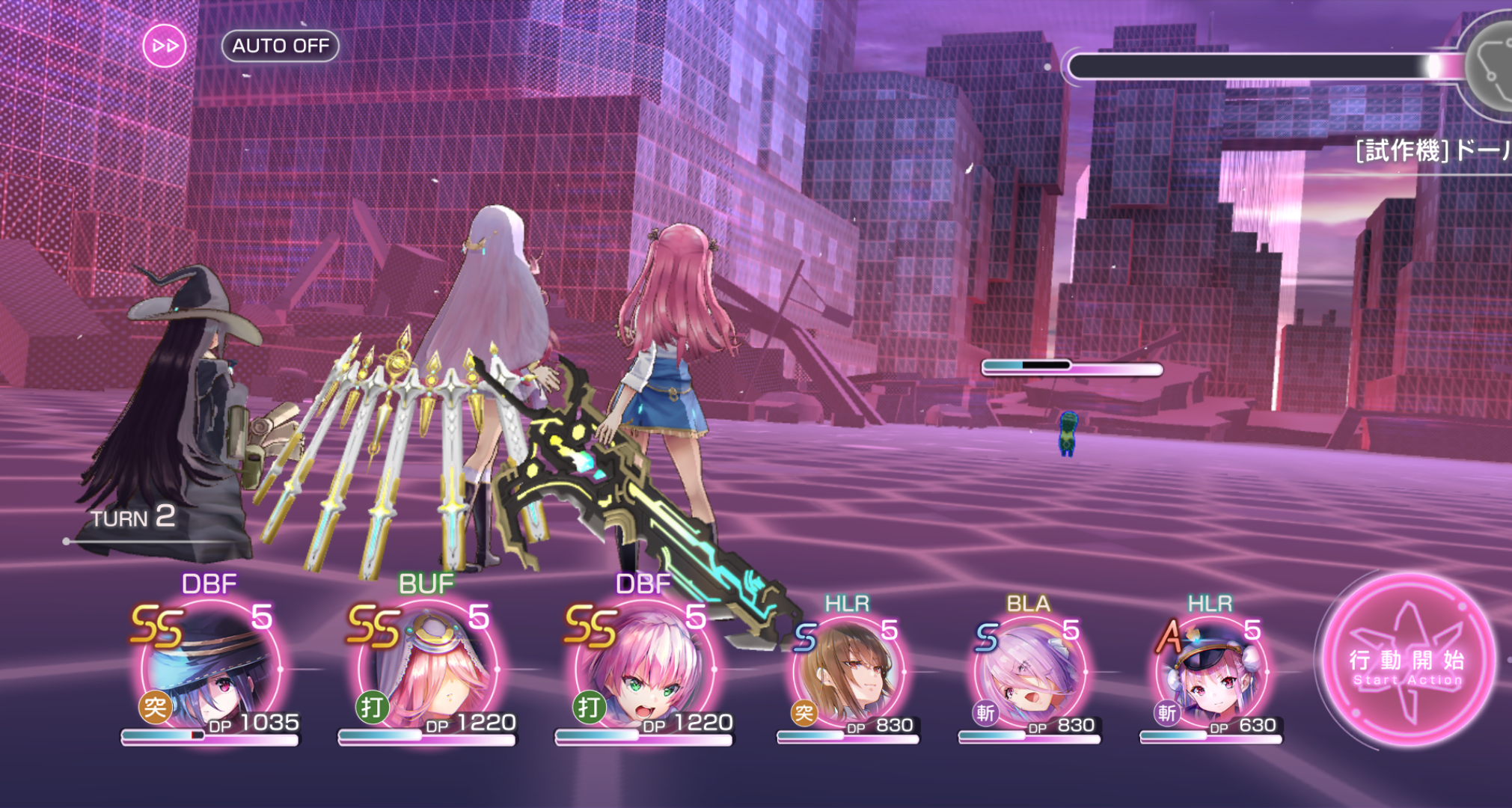Choose the BUF character portrait
The height and width of the screenshot is (808, 1512).
click(x=426, y=670)
